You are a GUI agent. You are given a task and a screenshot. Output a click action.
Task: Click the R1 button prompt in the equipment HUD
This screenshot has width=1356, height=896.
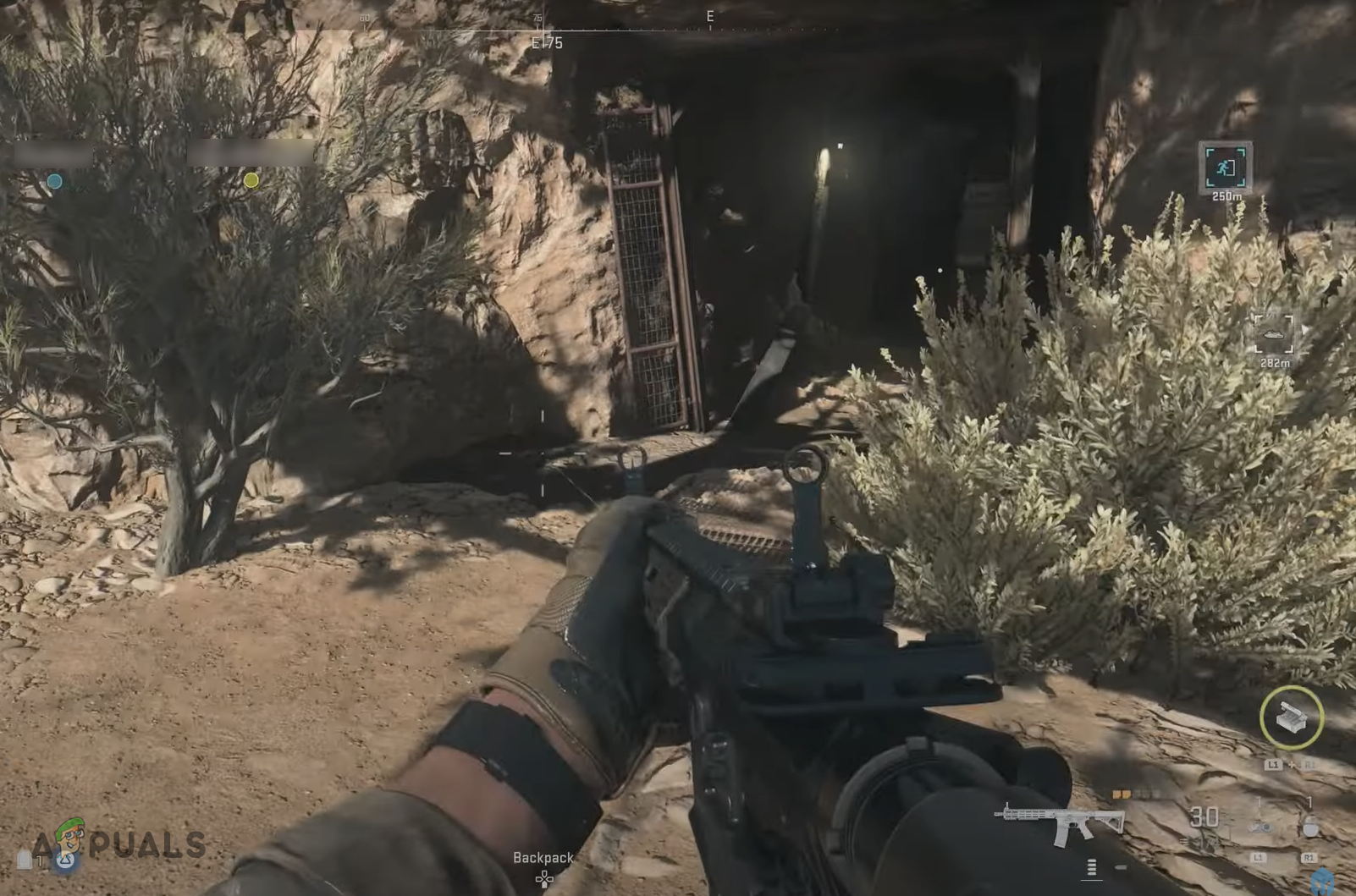1309,858
